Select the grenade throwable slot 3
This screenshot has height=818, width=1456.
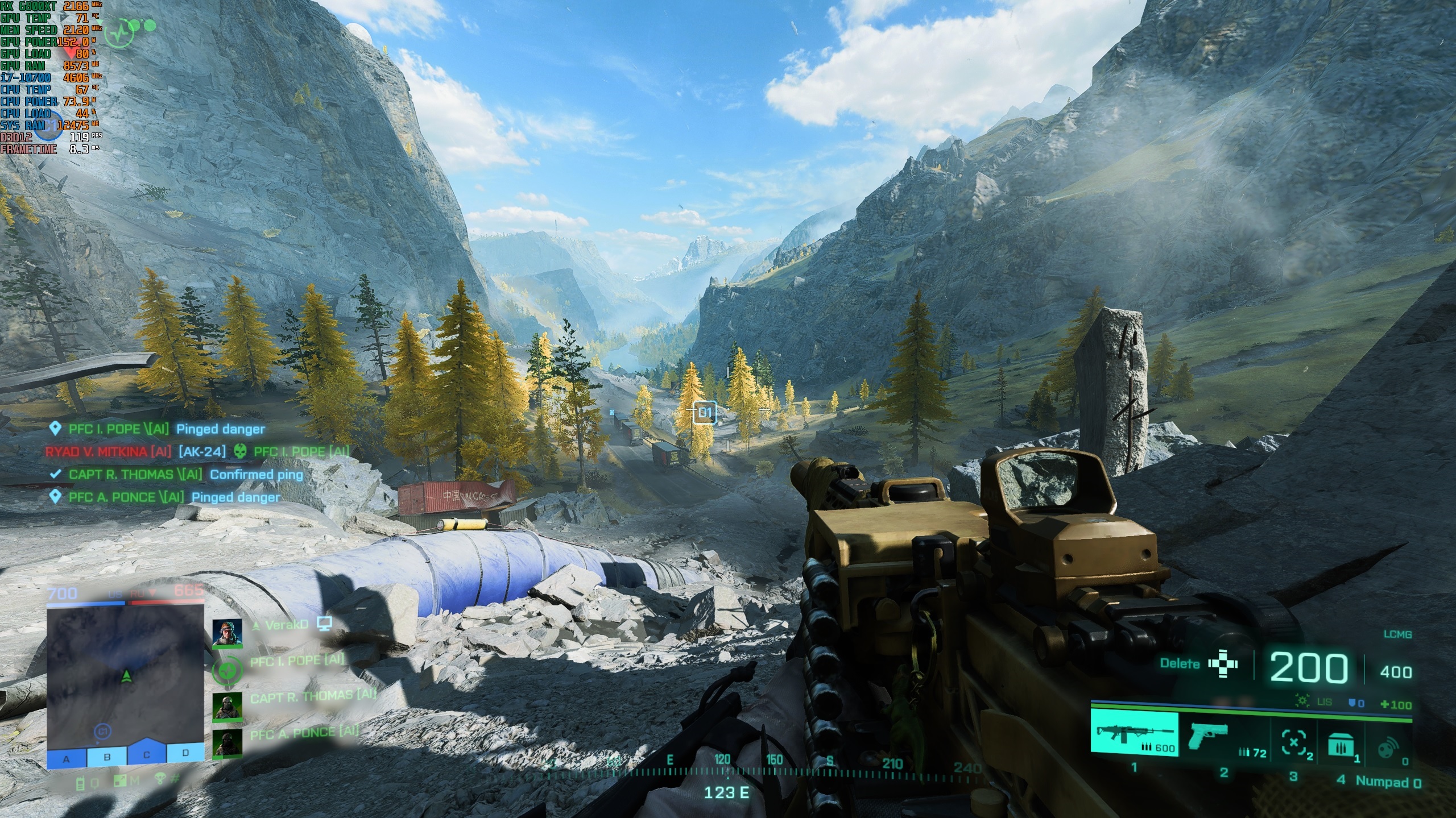pos(1294,742)
